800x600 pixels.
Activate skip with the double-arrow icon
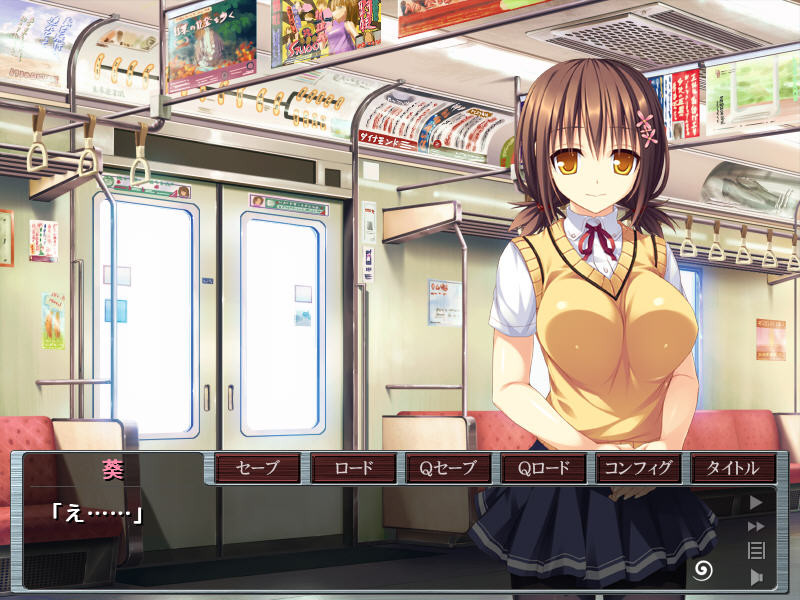(756, 526)
